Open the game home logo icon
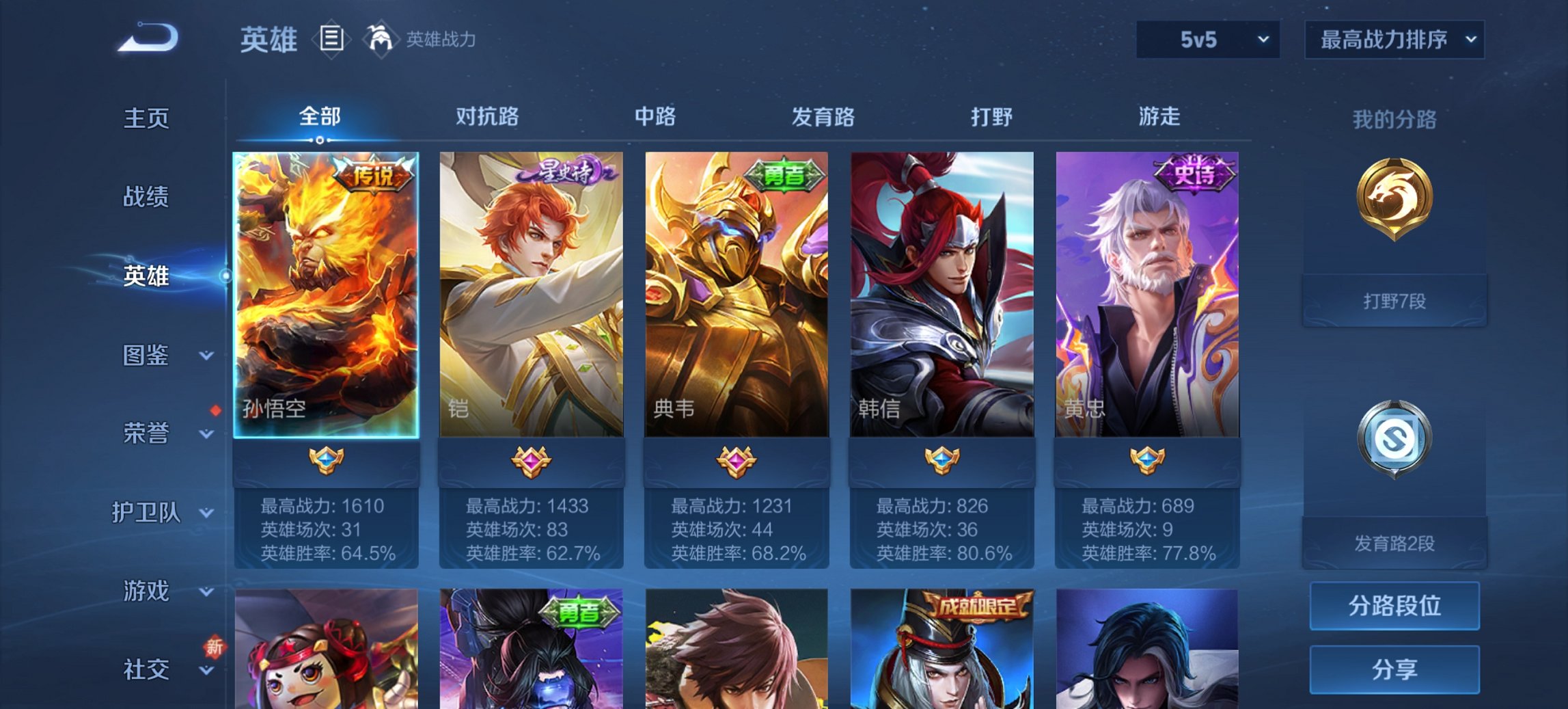The image size is (1568, 709). pyautogui.click(x=147, y=38)
